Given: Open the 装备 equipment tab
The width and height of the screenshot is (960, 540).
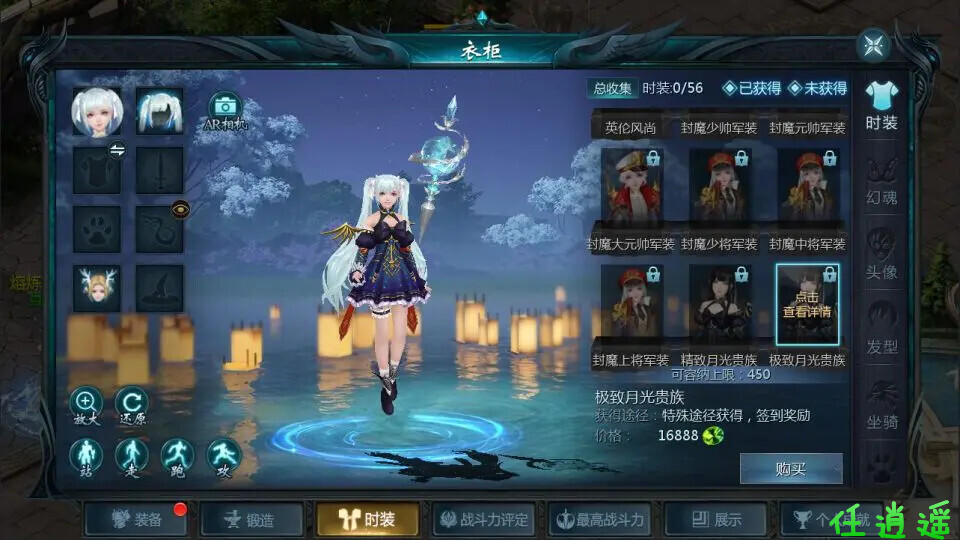Looking at the screenshot, I should pos(137,519).
